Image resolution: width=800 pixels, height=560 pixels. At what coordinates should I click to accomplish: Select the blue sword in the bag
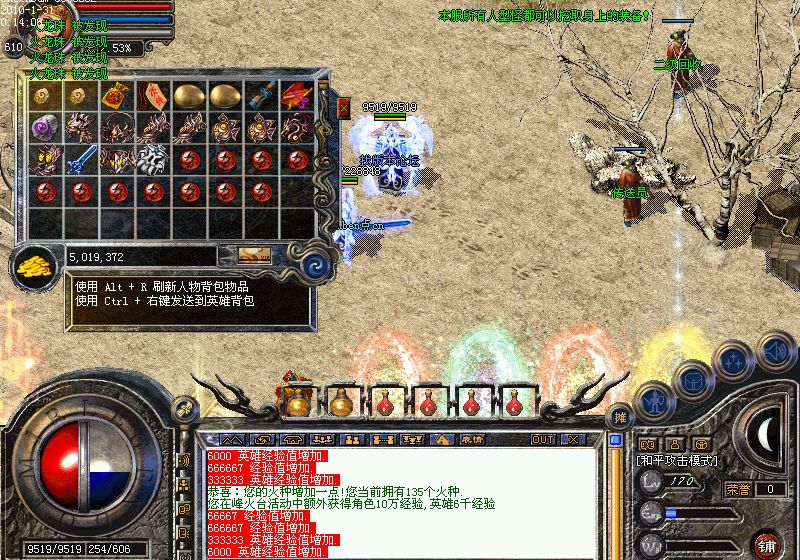81,159
